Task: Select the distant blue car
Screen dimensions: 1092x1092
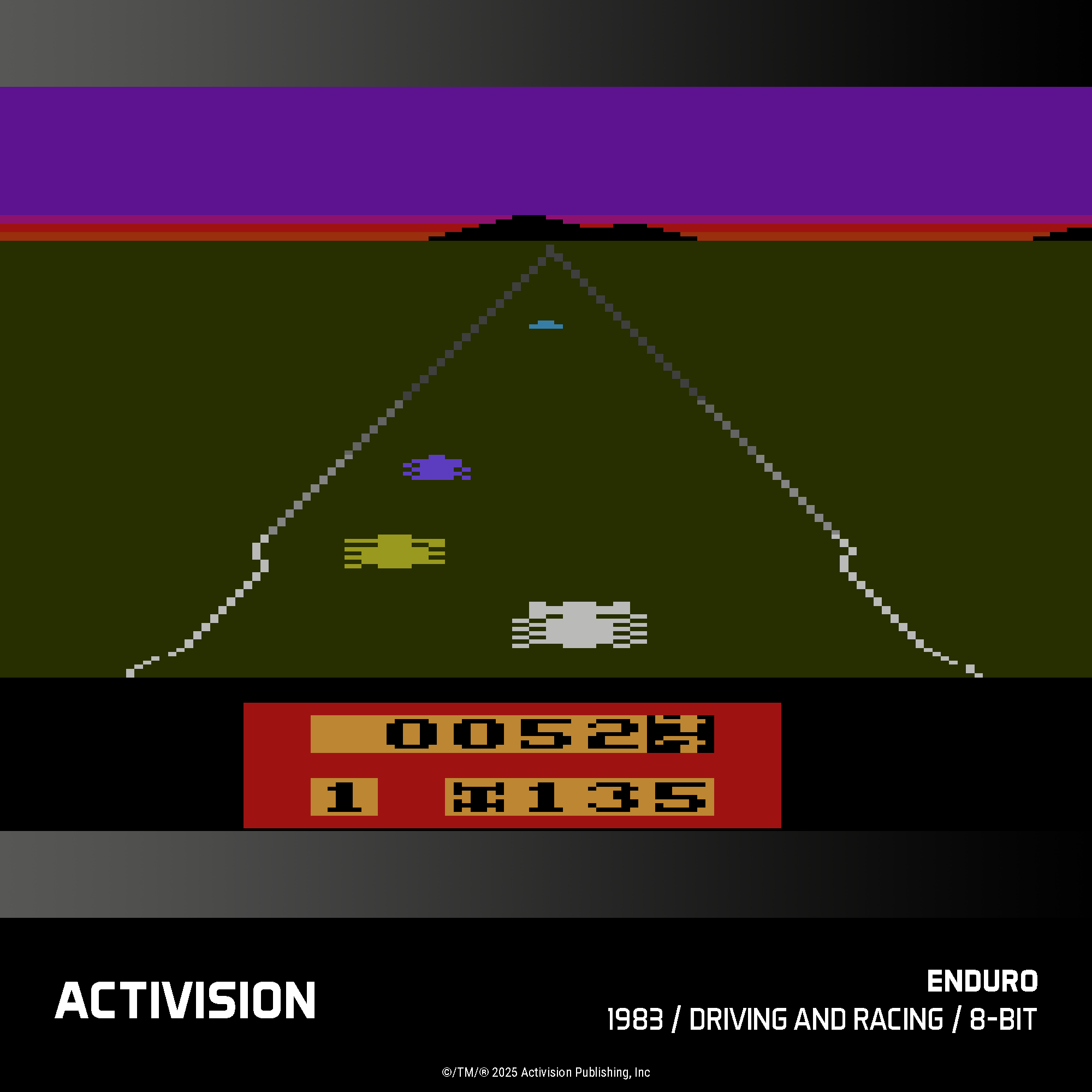Action: [x=545, y=326]
